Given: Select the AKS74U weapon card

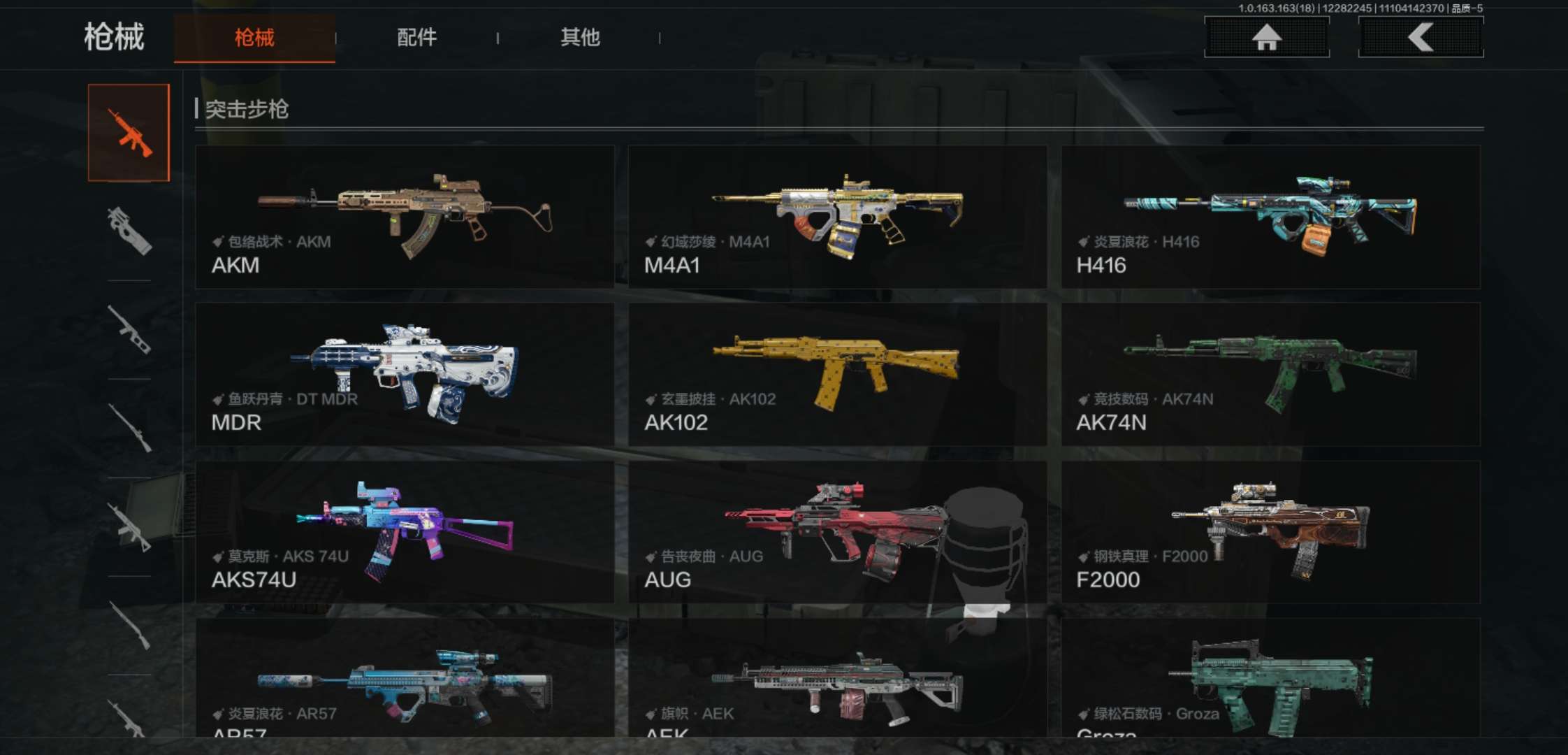Looking at the screenshot, I should (x=405, y=531).
